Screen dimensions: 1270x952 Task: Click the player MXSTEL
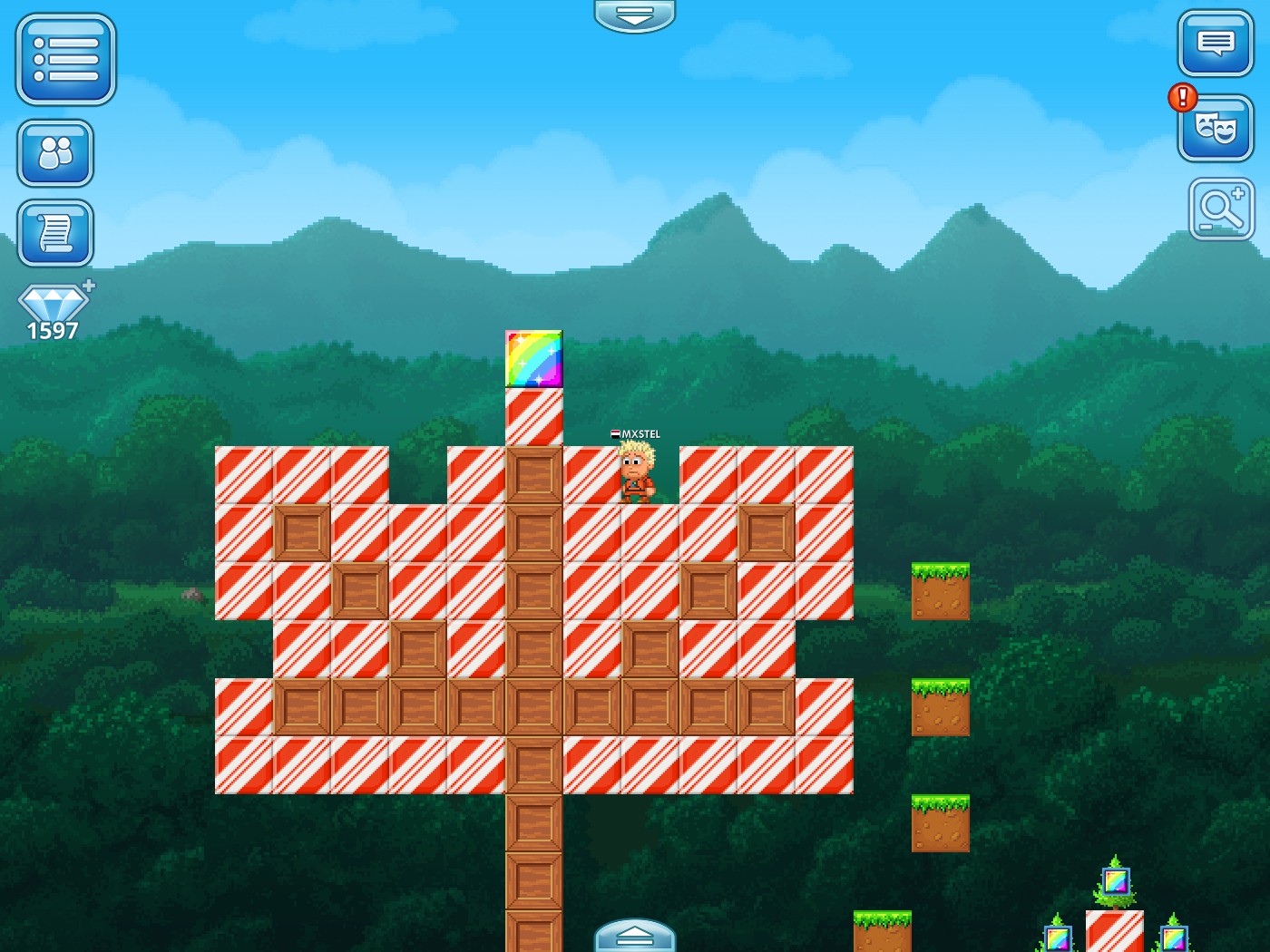637,471
